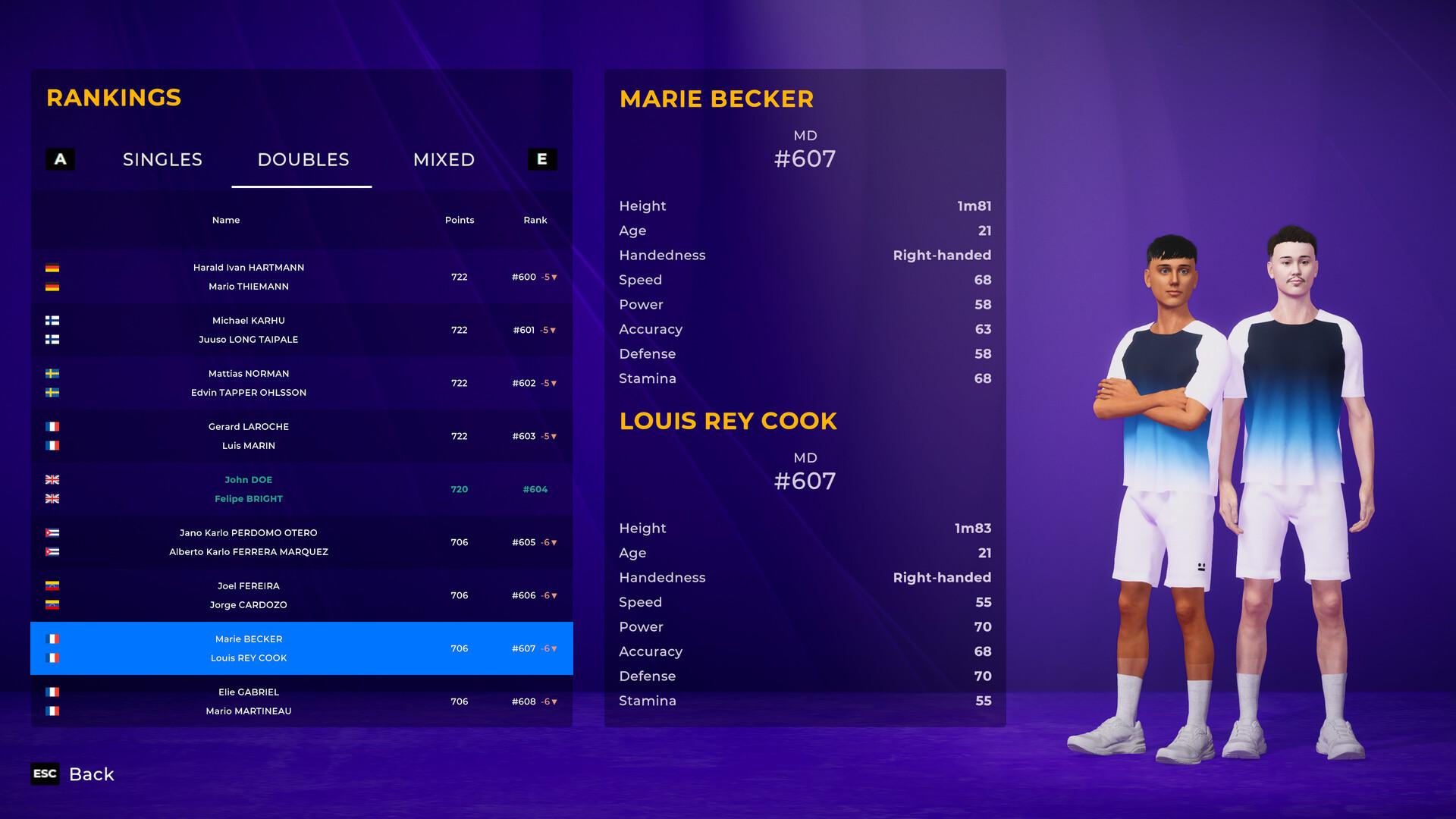1456x819 pixels.
Task: Open the MIXED doubles rankings tab
Action: pos(444,159)
